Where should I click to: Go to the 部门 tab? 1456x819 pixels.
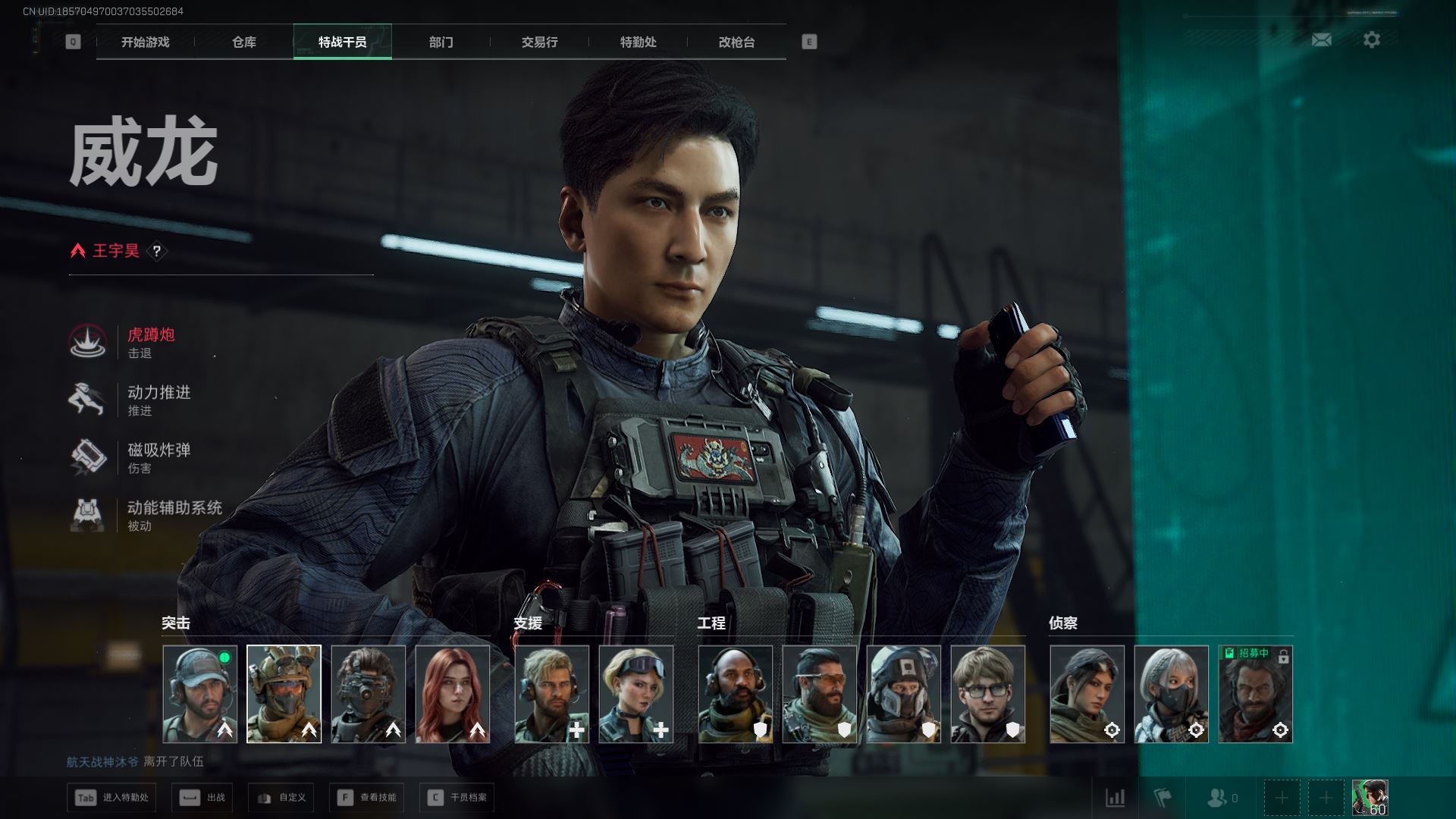pos(441,42)
